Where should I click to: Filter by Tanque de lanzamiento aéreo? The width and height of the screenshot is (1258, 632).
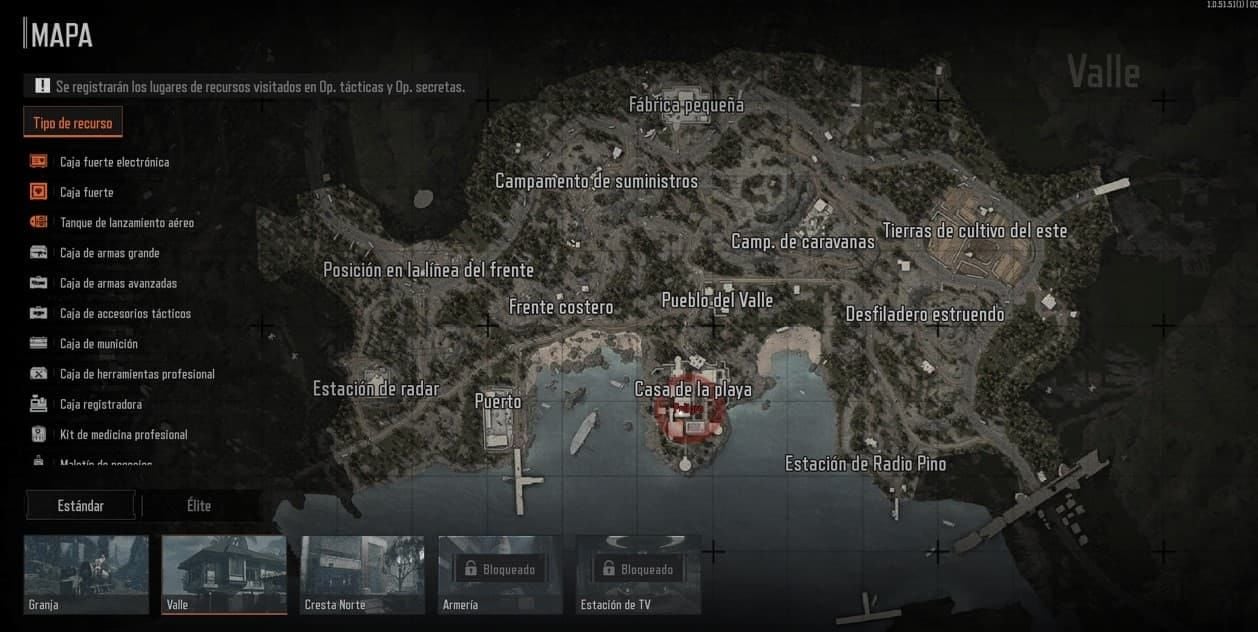click(x=126, y=223)
